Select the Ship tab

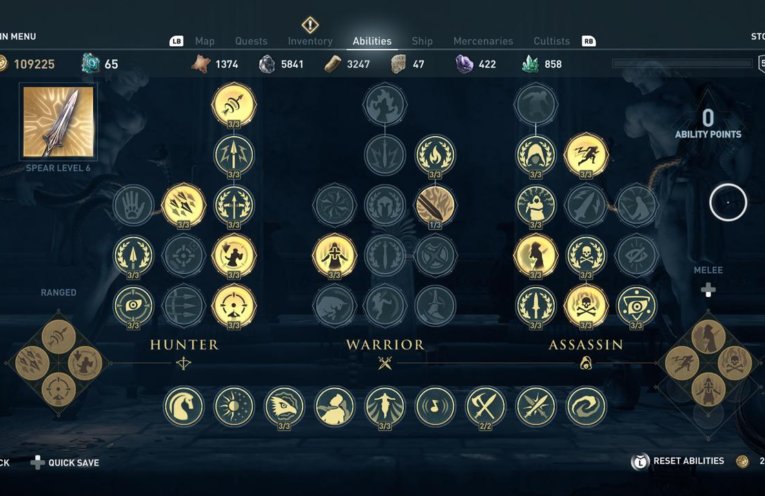(x=422, y=41)
